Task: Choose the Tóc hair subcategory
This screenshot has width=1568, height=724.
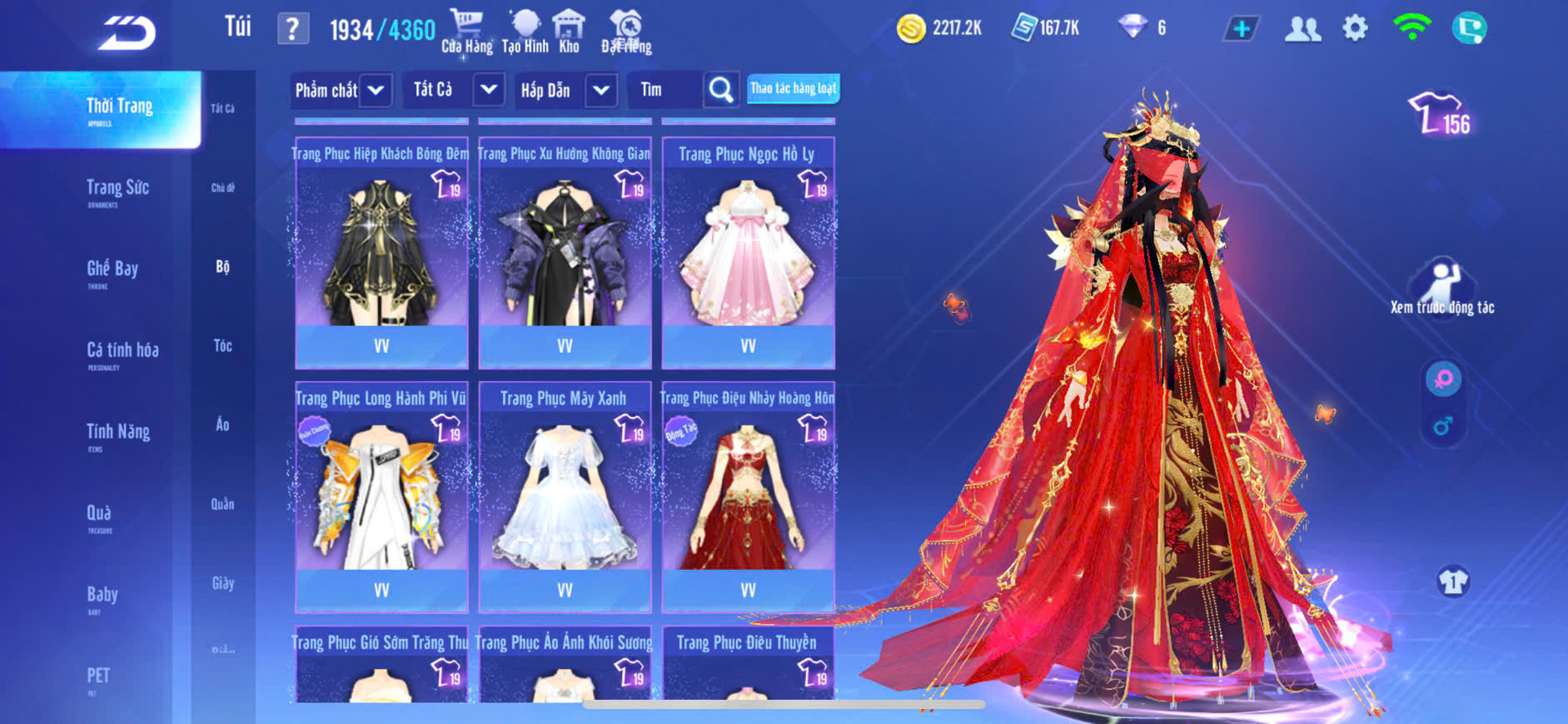Action: click(x=222, y=345)
